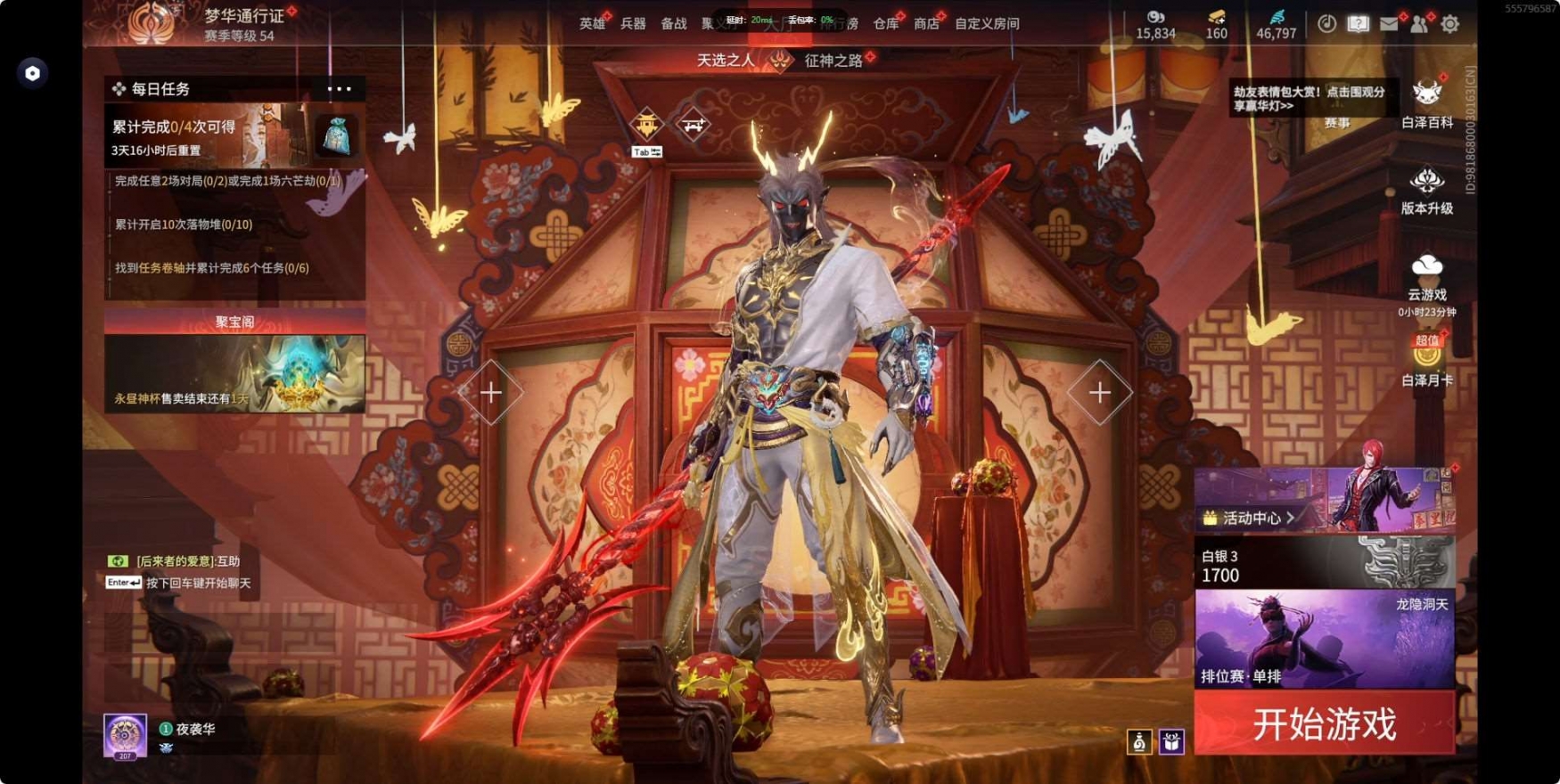Screen dimensions: 1560x784
Task: Open the mail envelope icon
Action: click(x=1388, y=24)
